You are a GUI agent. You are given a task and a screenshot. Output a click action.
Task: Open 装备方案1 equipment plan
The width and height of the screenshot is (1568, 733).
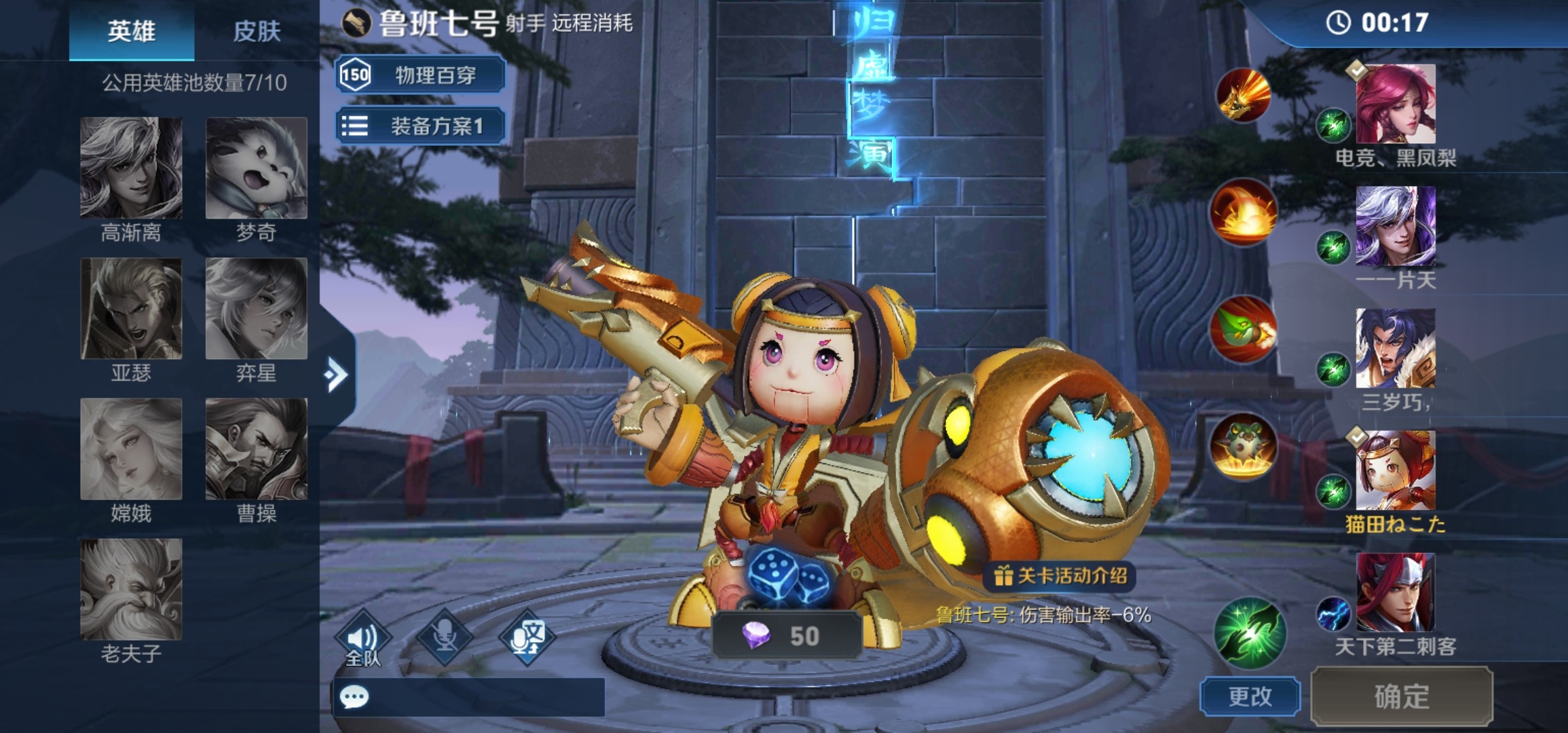[x=421, y=126]
